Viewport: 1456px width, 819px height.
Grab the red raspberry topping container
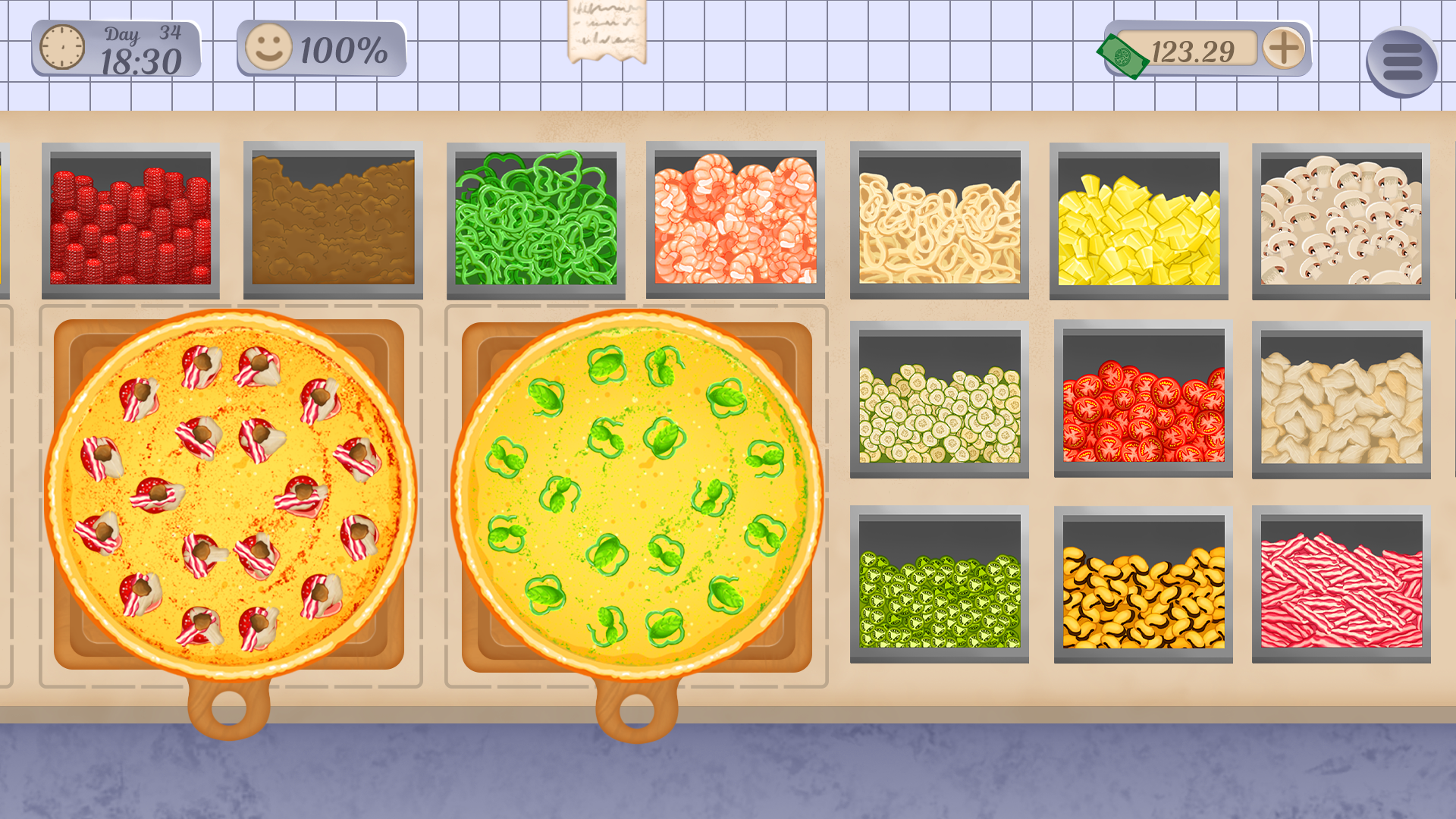129,220
